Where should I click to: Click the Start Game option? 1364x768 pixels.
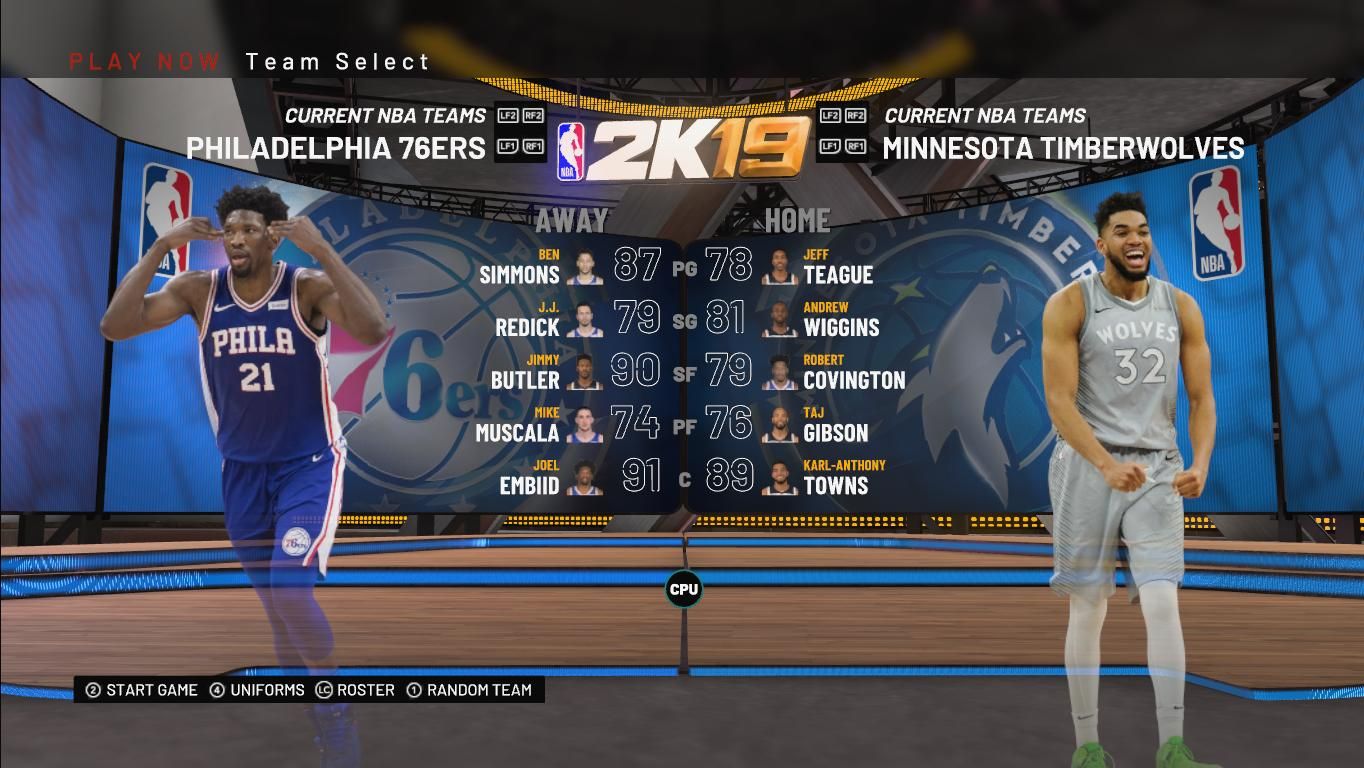[x=142, y=690]
